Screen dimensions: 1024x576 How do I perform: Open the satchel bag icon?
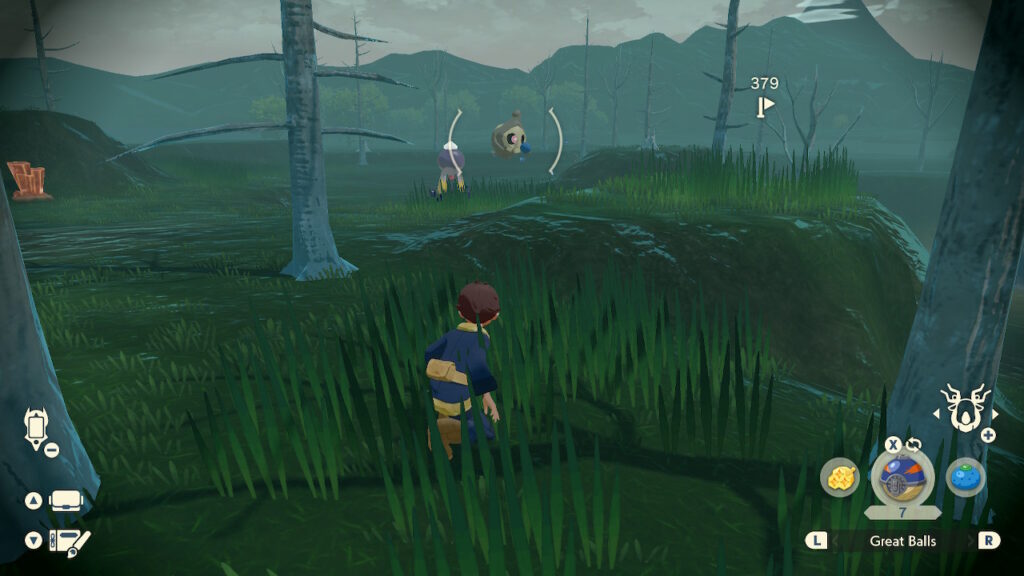(65, 501)
